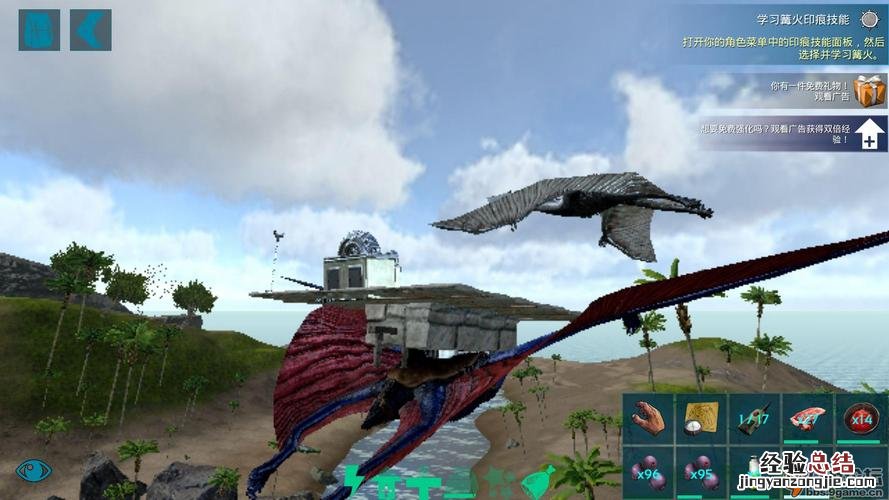Open the backpack inventory button
The width and height of the screenshot is (889, 500).
coord(39,30)
